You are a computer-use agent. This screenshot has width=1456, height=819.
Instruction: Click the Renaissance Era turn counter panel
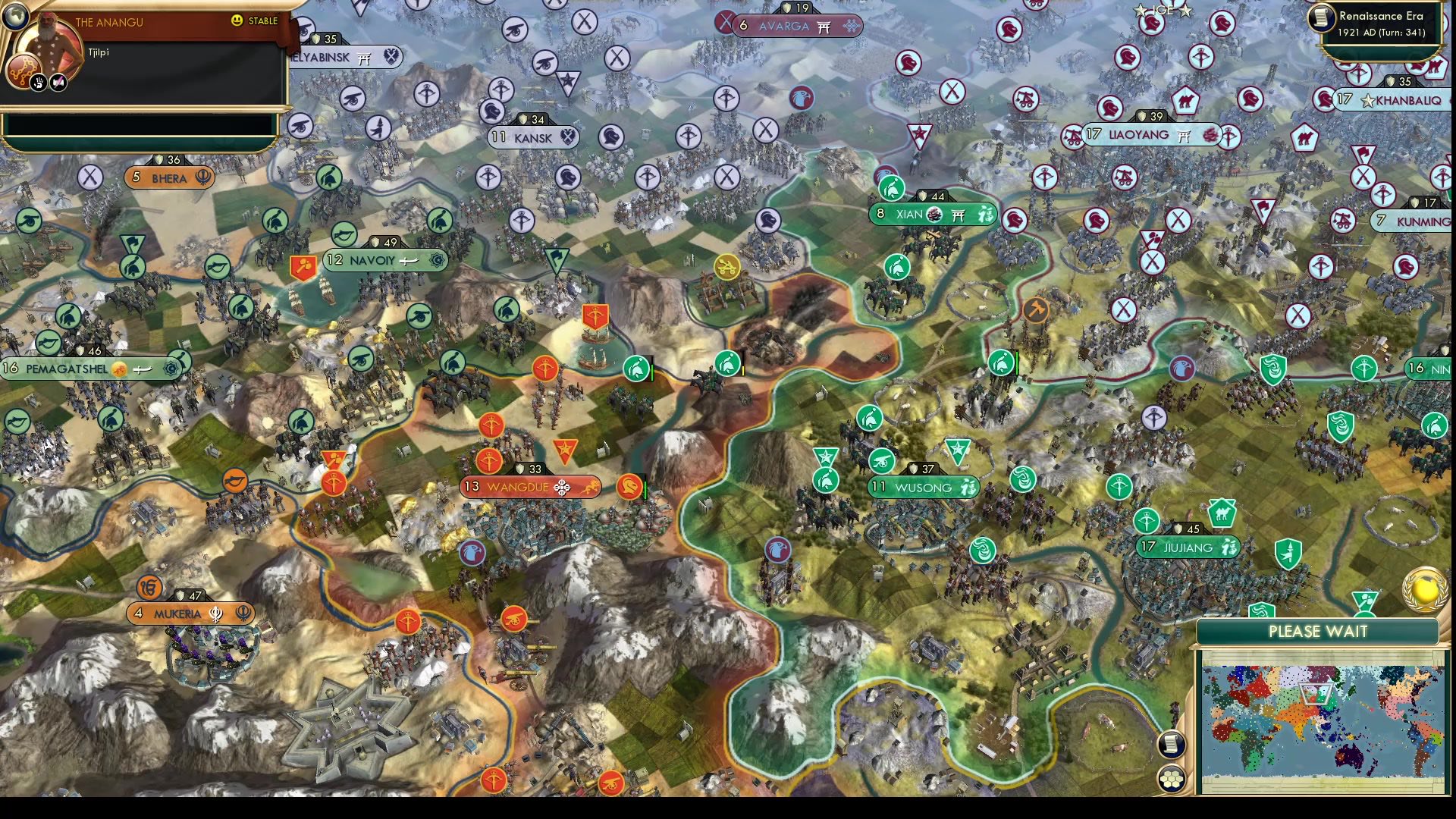click(x=1380, y=23)
